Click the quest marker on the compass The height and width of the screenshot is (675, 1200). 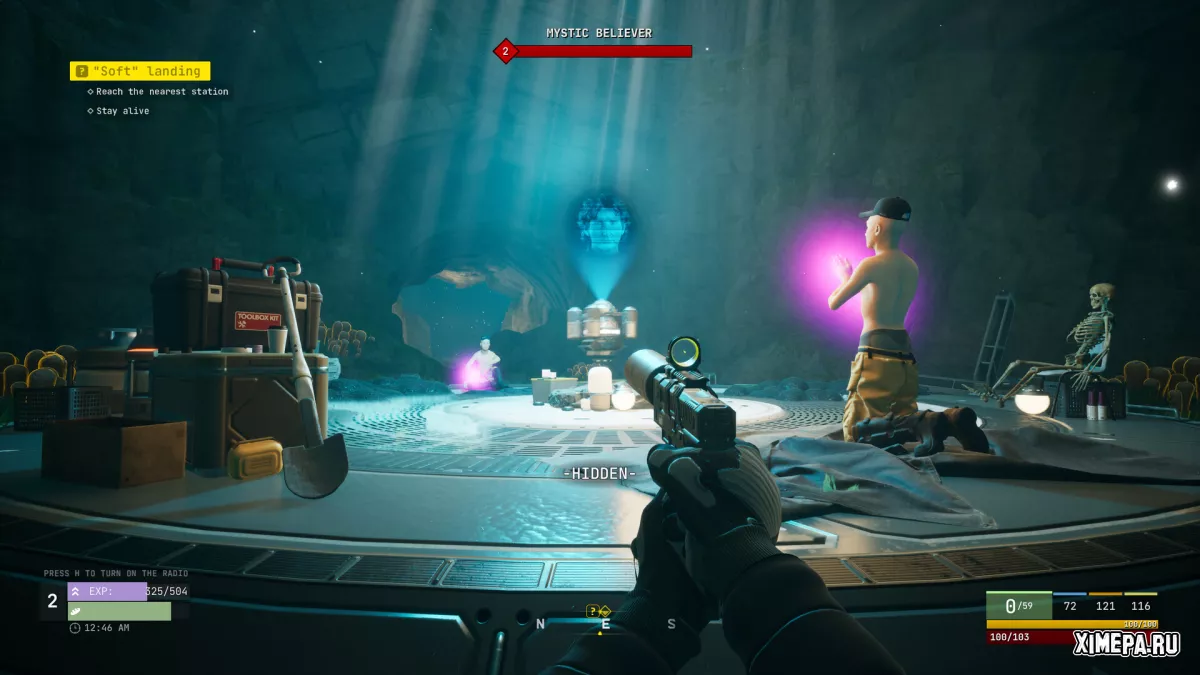point(598,610)
